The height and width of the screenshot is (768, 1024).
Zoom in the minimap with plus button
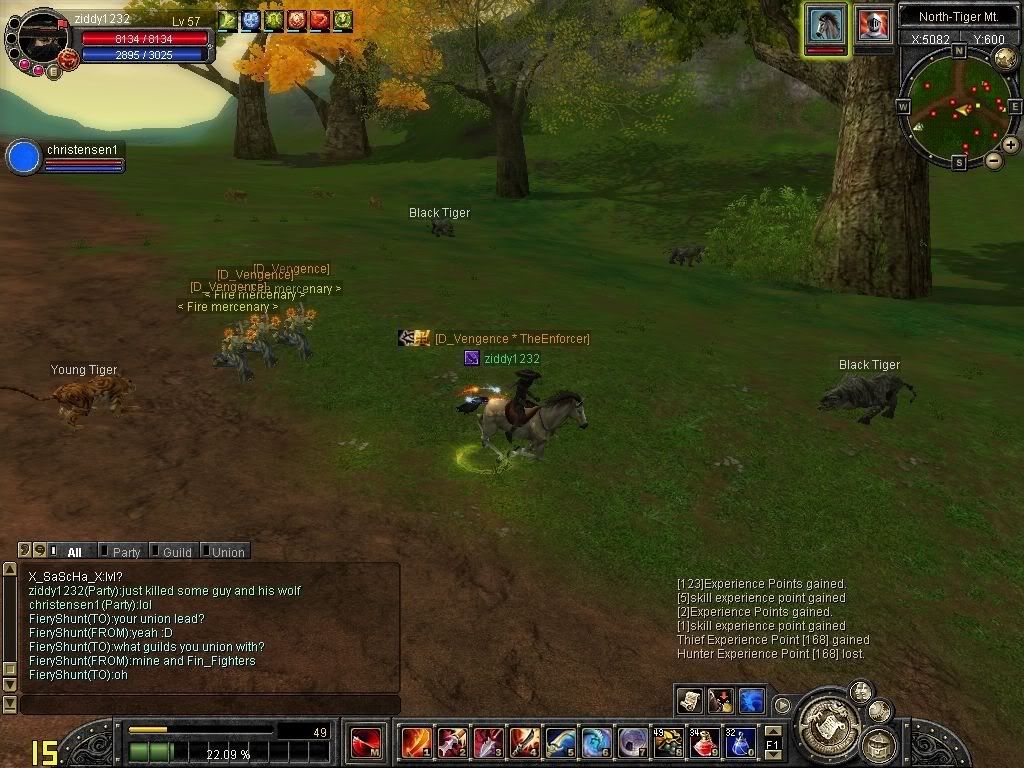point(1011,145)
